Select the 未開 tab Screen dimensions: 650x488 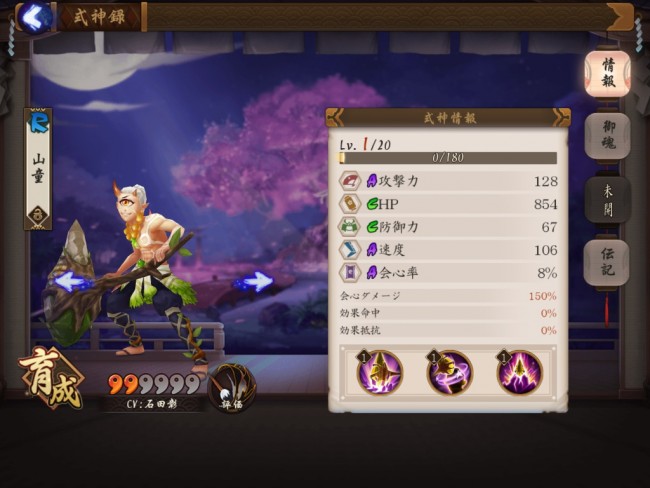pos(607,200)
